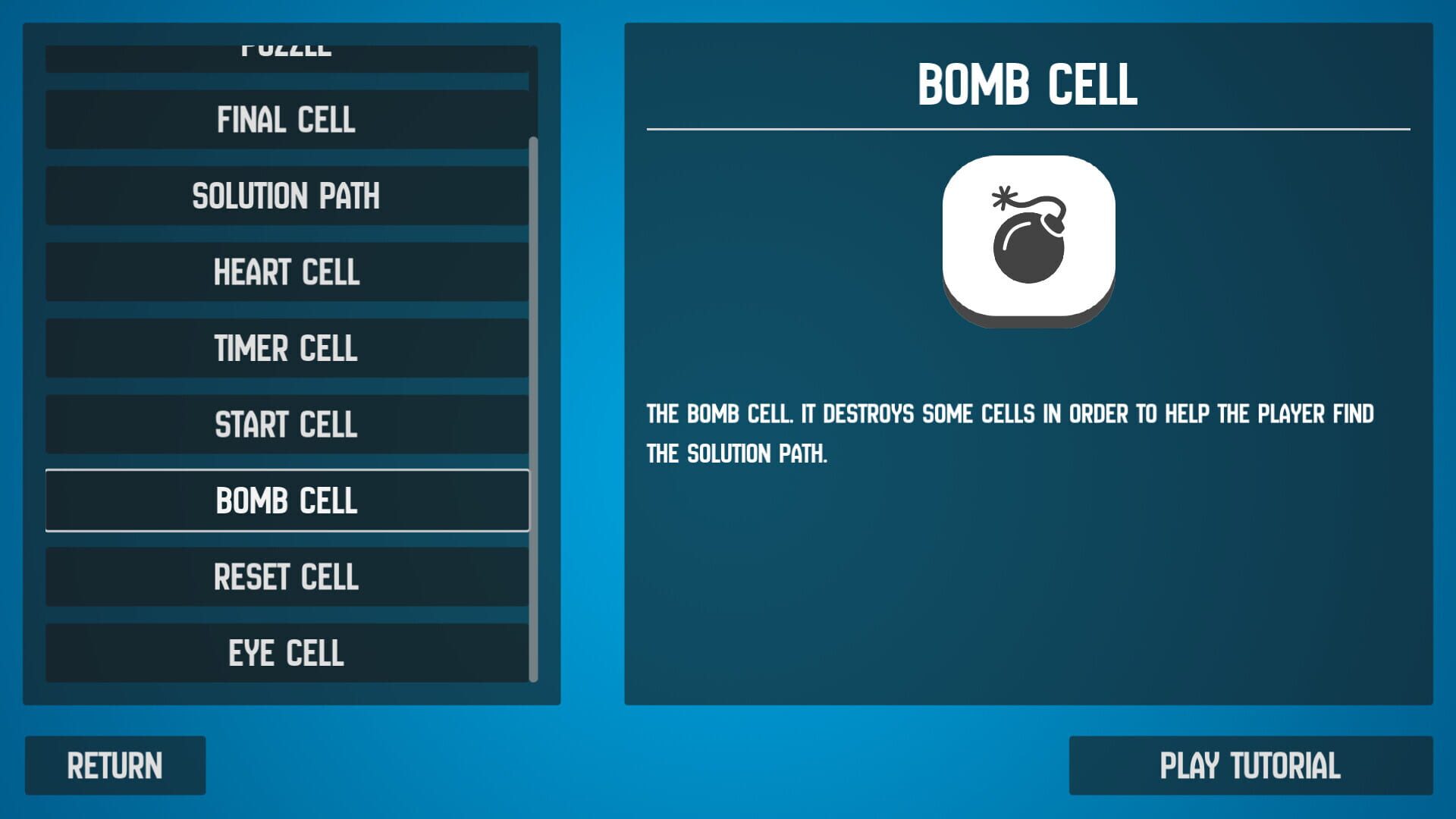The height and width of the screenshot is (819, 1456).
Task: Select the Puzzle entry at the top
Action: click(x=287, y=48)
